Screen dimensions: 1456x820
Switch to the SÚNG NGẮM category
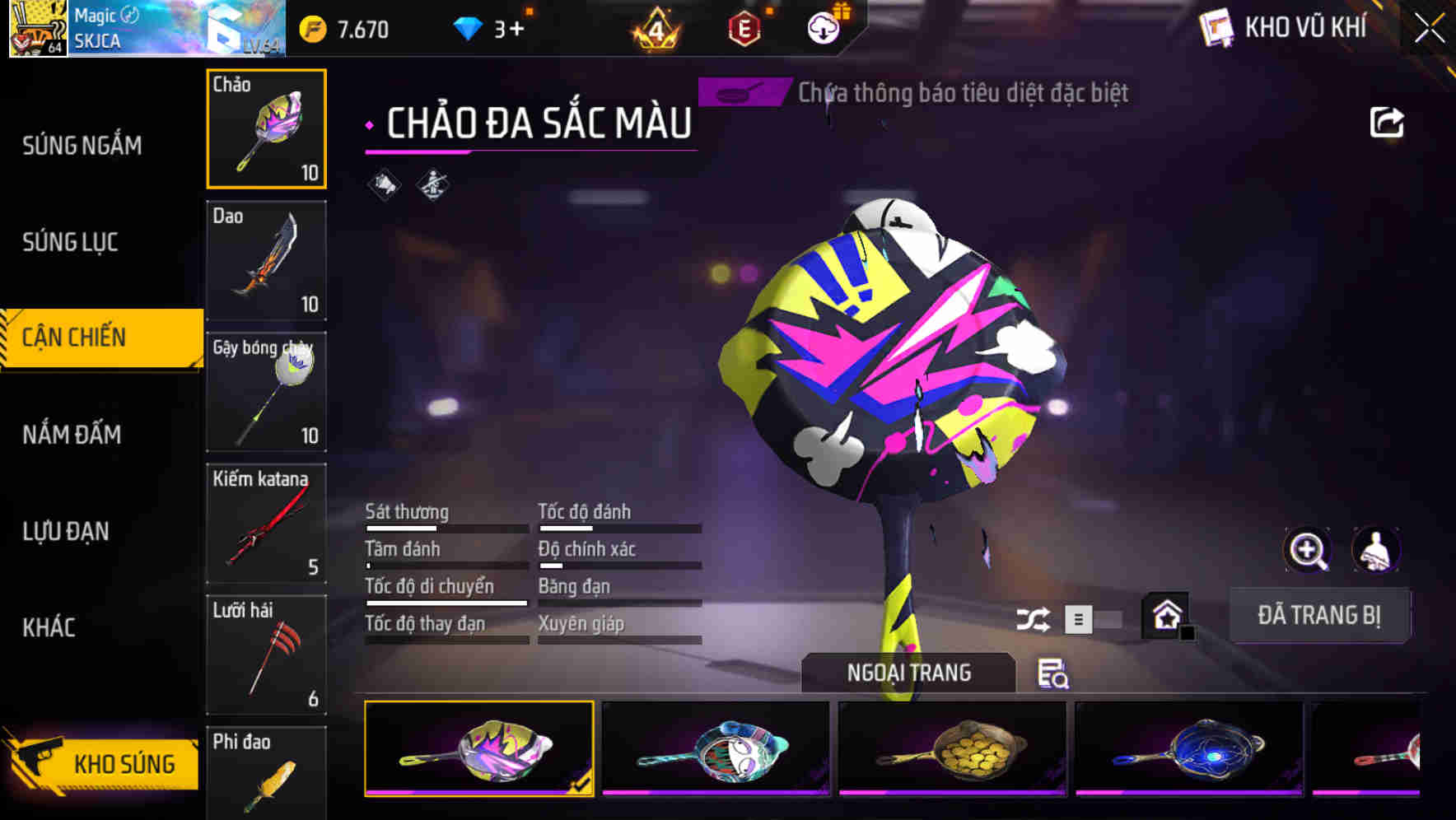pyautogui.click(x=82, y=145)
